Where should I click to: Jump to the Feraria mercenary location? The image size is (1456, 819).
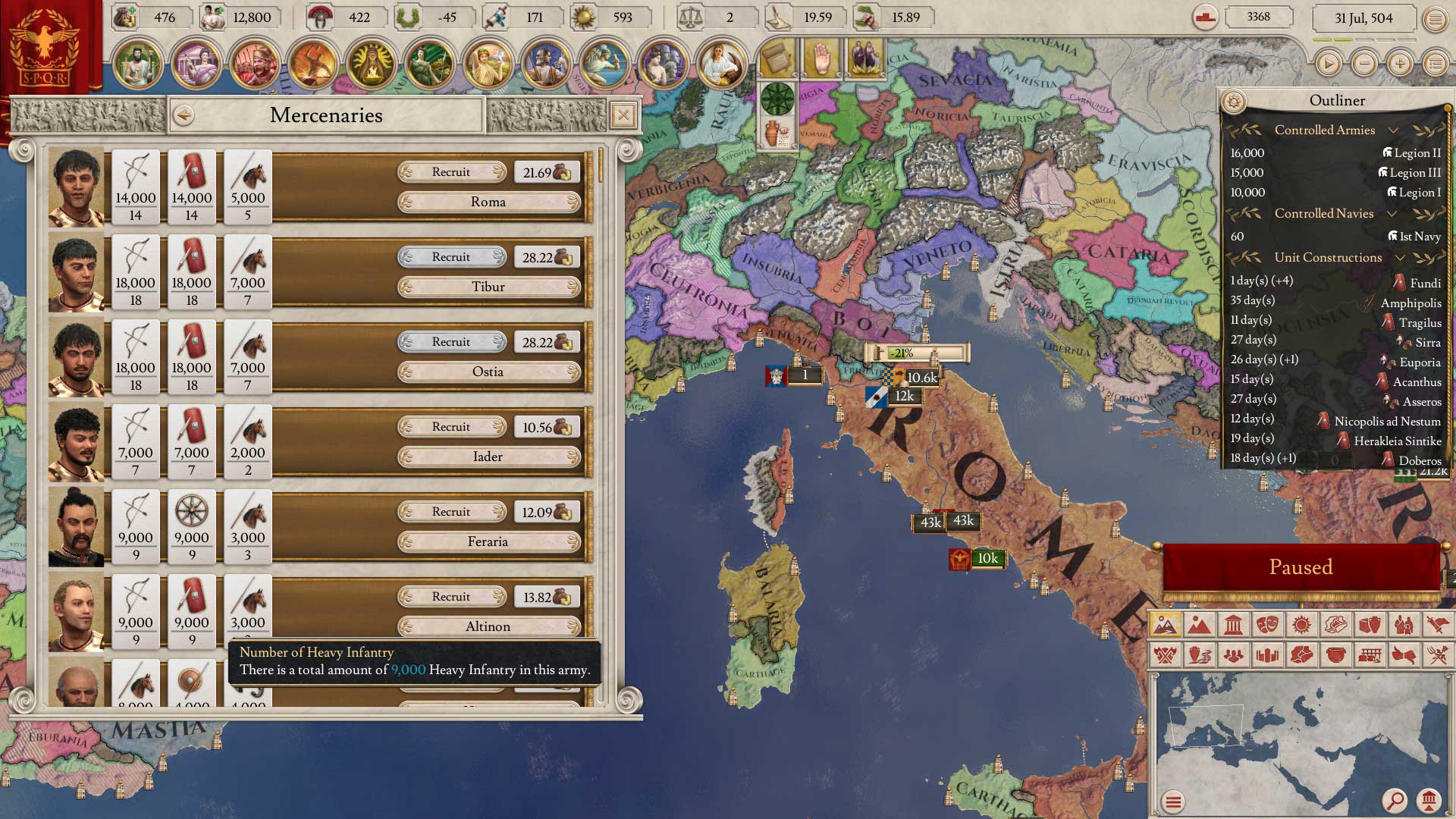point(488,541)
